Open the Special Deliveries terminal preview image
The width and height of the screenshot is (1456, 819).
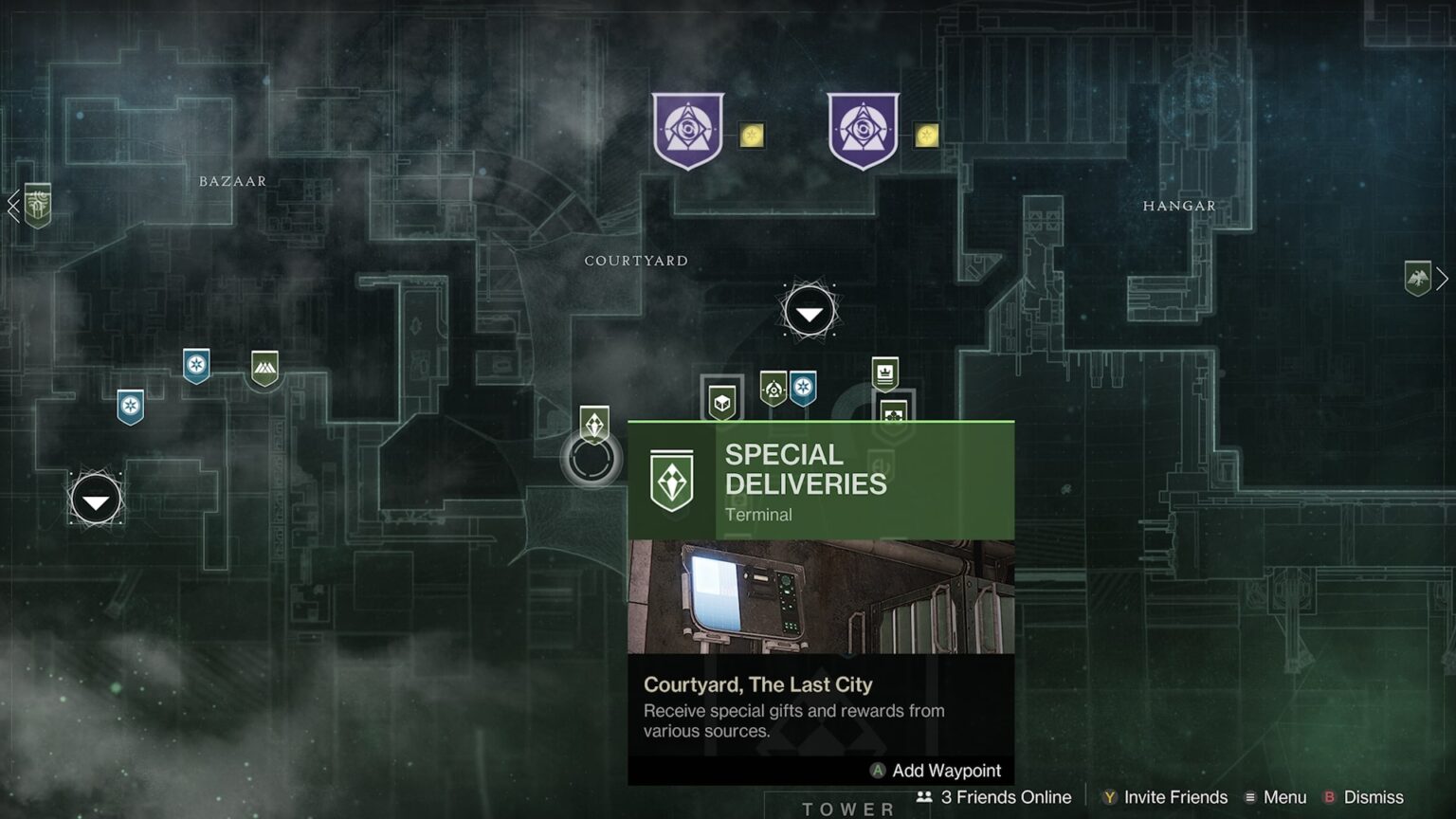tap(821, 596)
